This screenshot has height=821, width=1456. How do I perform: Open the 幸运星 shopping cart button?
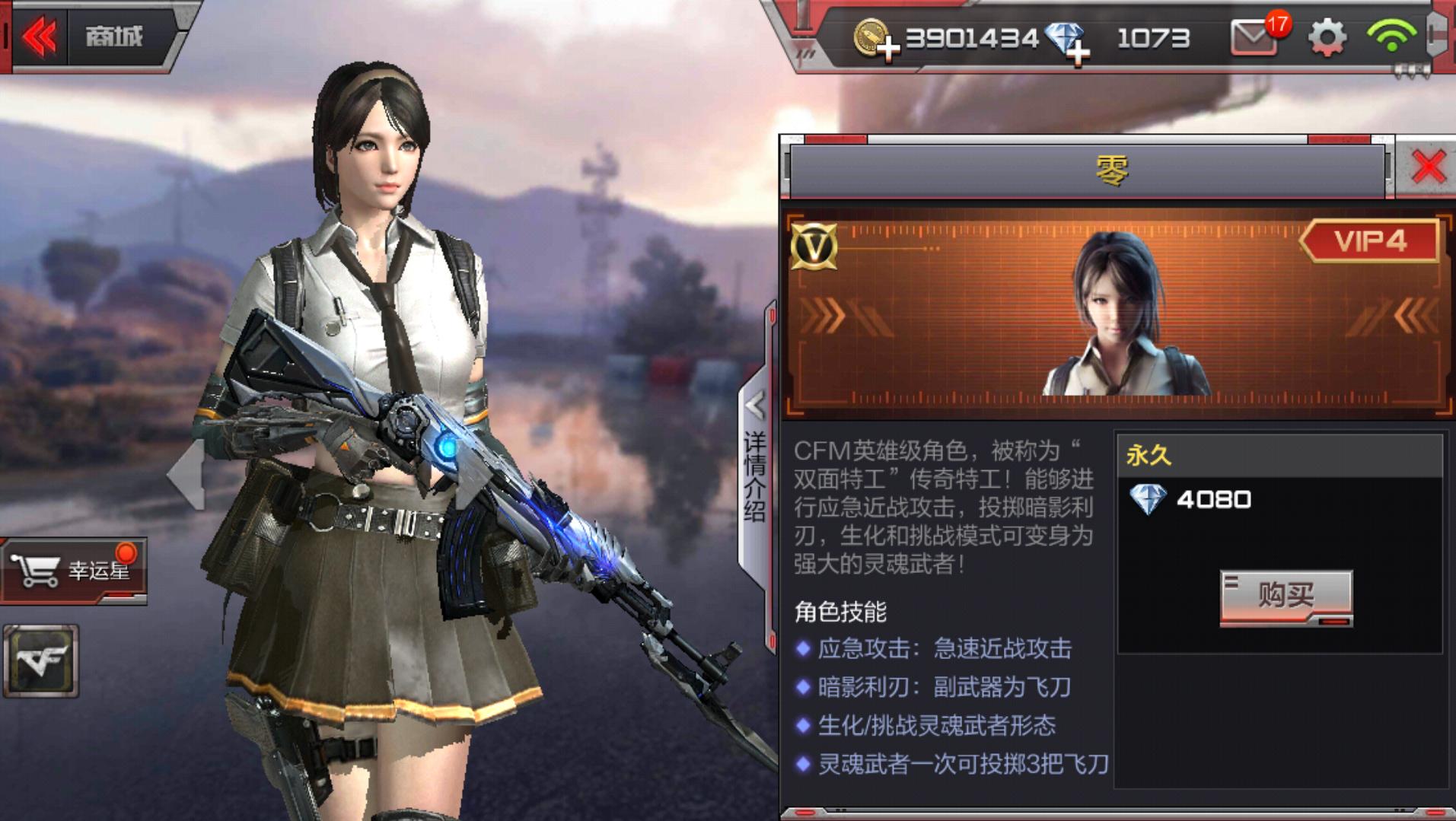(x=73, y=570)
